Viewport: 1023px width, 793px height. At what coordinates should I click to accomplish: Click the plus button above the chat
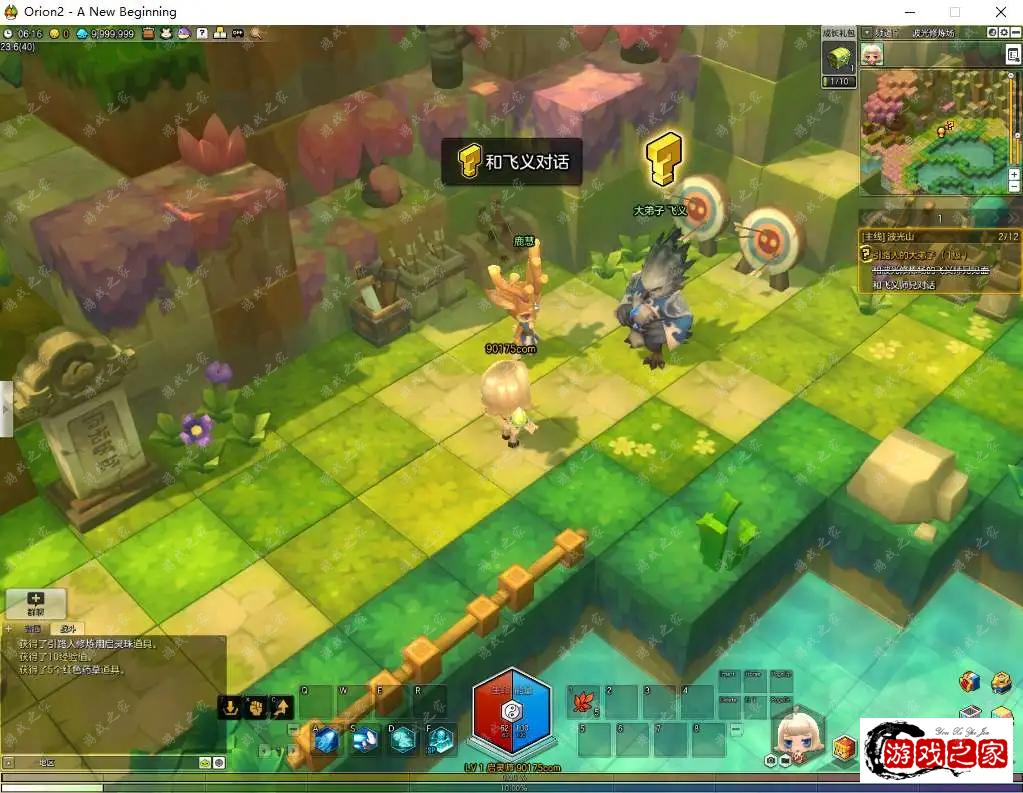point(36,603)
